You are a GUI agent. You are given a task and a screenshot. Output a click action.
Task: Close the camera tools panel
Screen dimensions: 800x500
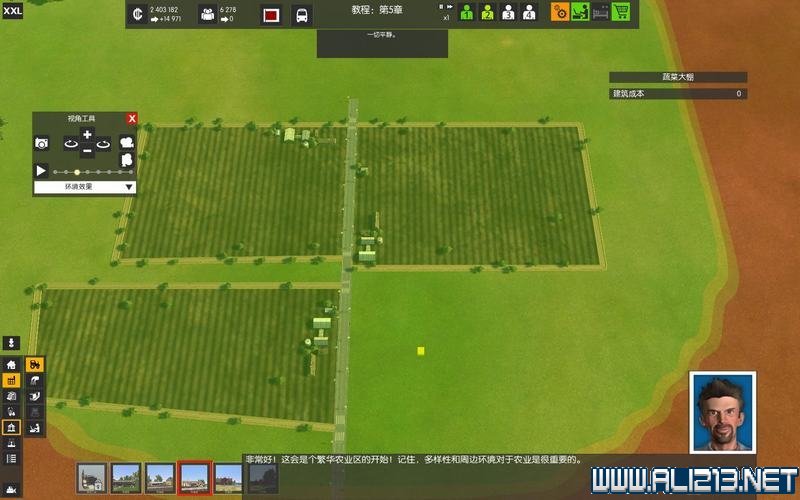[132, 118]
